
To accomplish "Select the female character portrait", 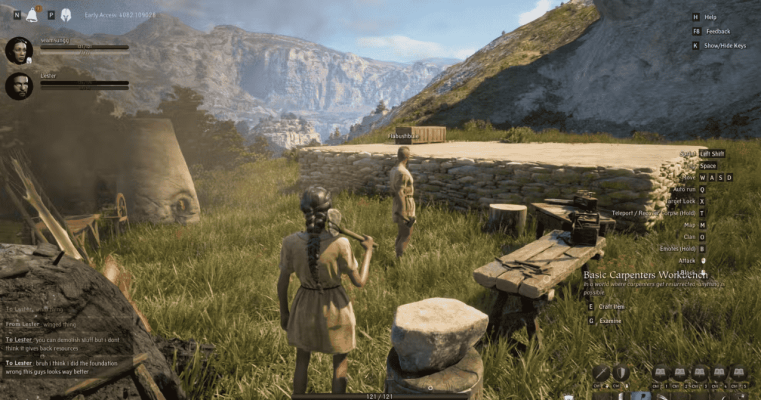I will click(x=18, y=50).
